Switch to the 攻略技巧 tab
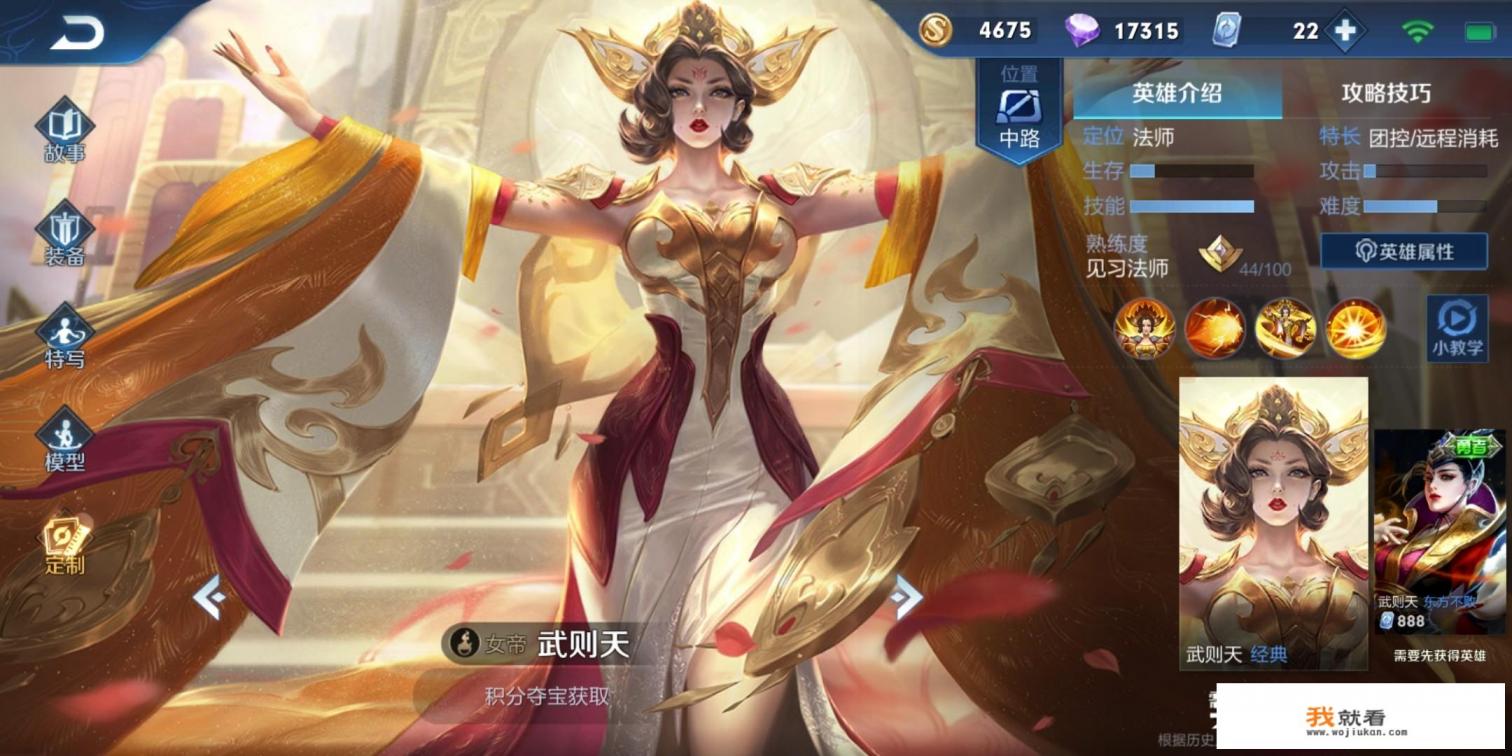The width and height of the screenshot is (1512, 756). tap(1385, 94)
